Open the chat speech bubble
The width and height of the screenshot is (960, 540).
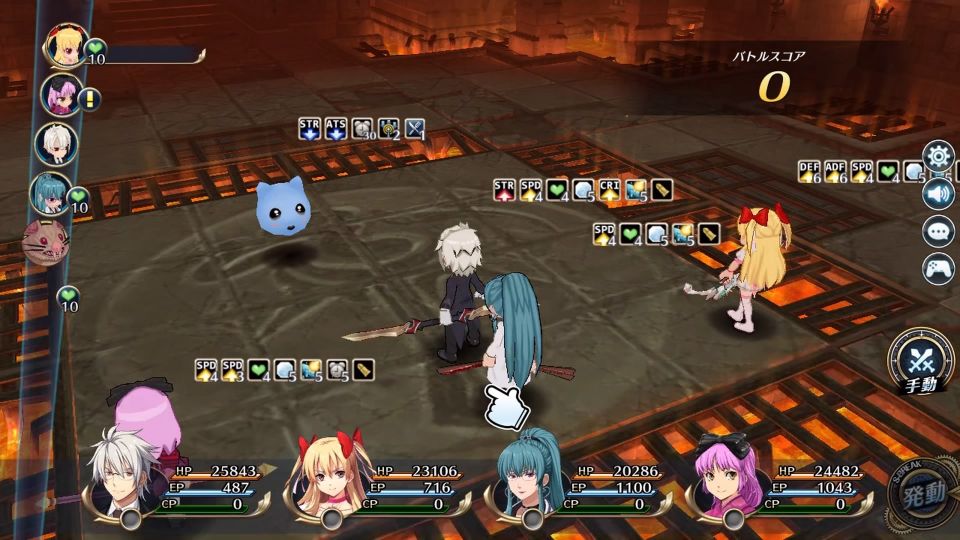[x=938, y=231]
